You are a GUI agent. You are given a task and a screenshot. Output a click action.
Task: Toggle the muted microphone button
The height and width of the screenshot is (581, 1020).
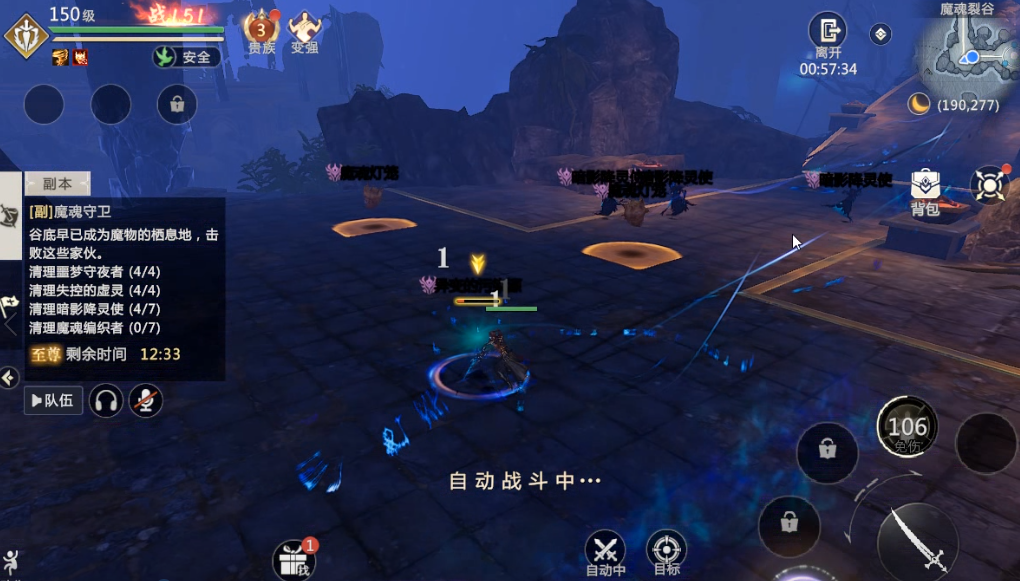(145, 401)
